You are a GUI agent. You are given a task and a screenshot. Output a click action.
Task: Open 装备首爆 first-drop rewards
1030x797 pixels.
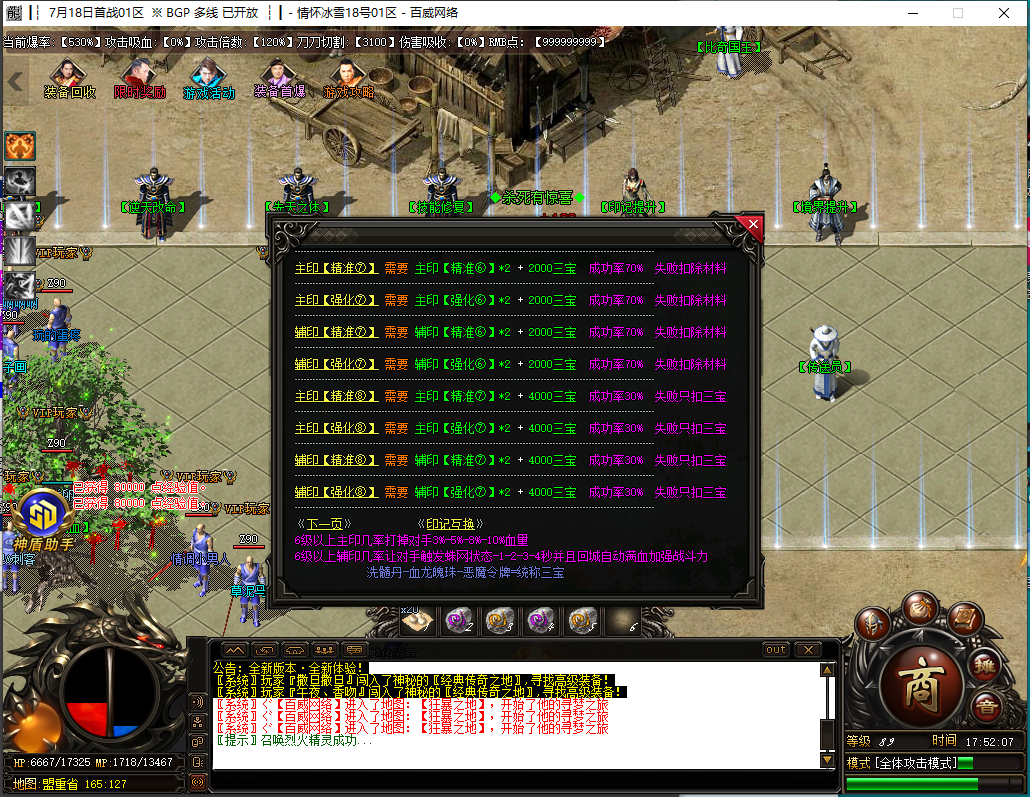pos(279,80)
